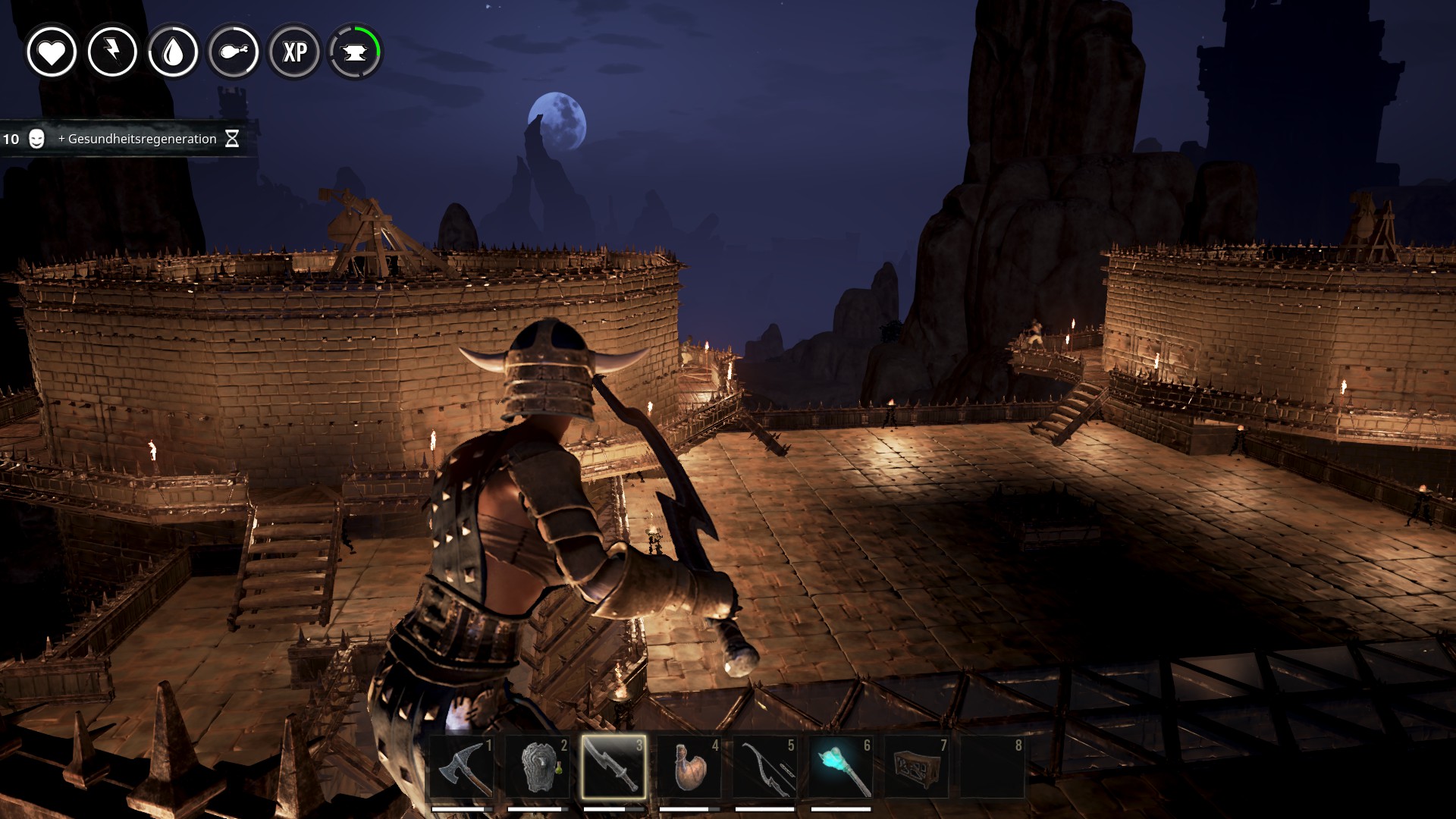Choose the stone shield hotbar slot
1456x819 pixels.
pyautogui.click(x=538, y=767)
